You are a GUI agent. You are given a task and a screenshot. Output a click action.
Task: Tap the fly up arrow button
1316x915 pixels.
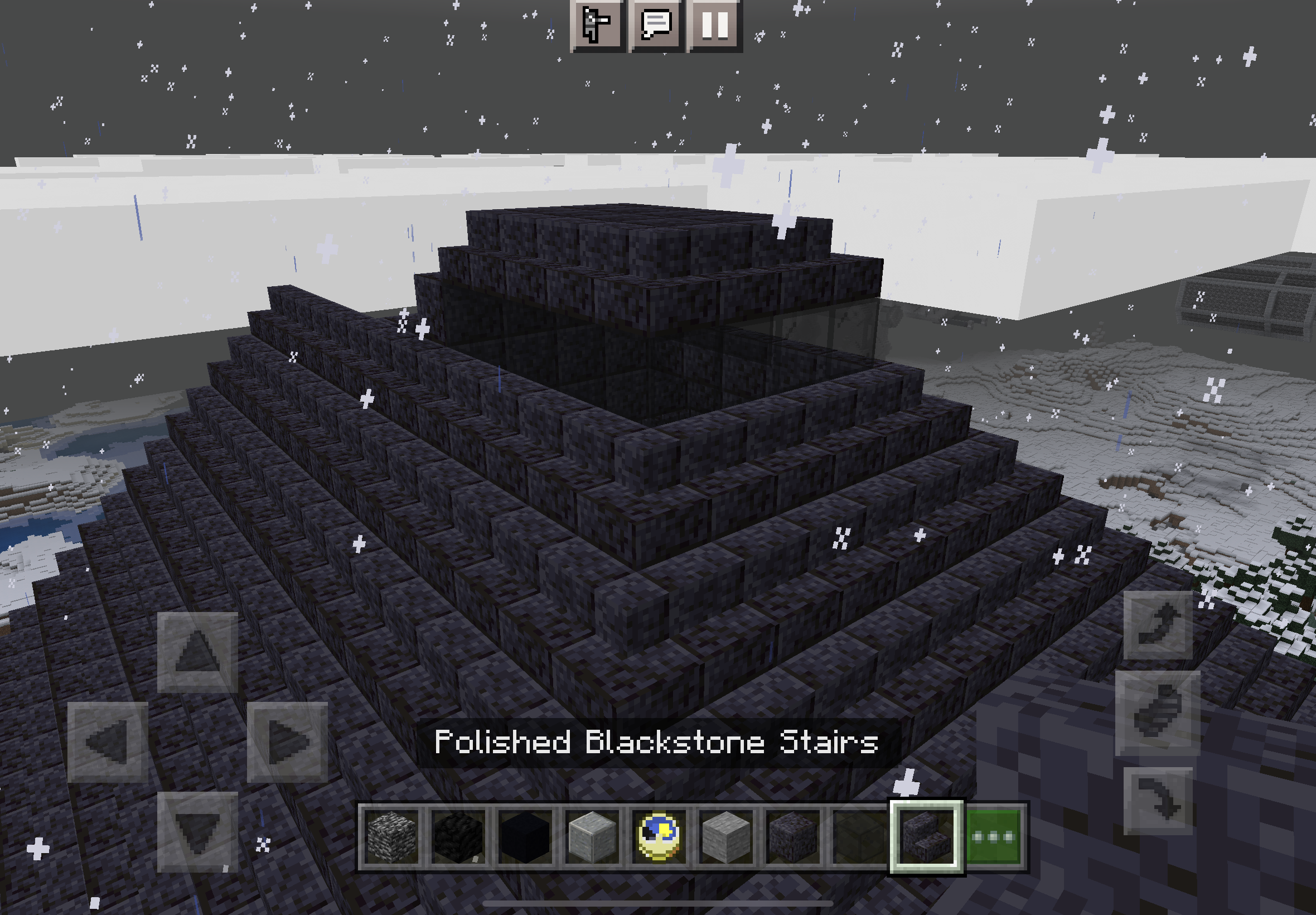coord(1157,625)
